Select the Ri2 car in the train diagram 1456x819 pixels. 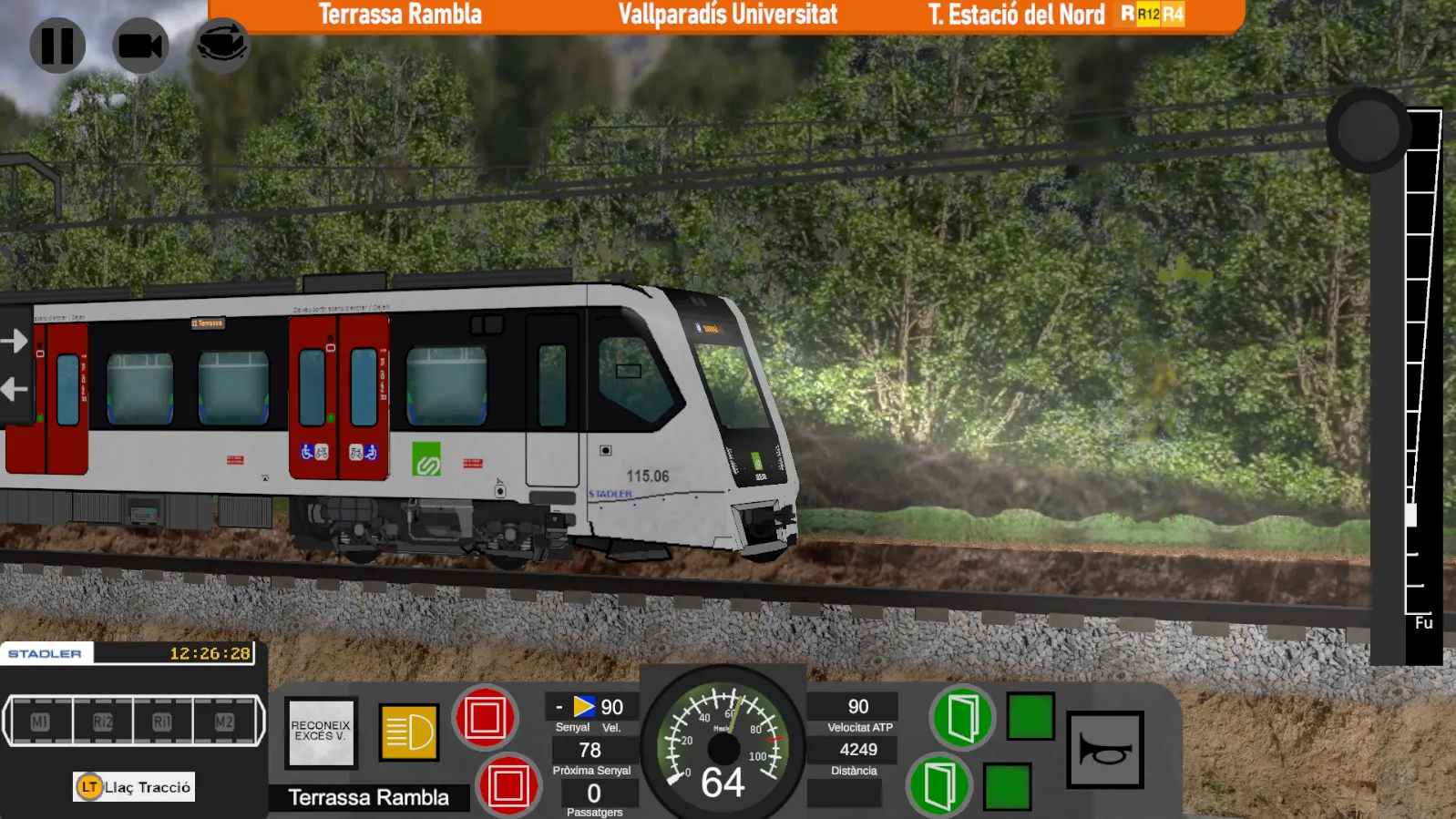click(x=102, y=722)
